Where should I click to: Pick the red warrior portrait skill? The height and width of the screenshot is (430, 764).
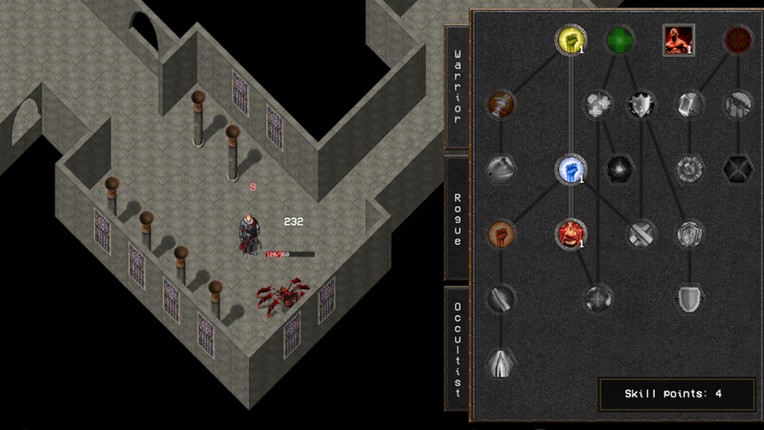point(678,40)
